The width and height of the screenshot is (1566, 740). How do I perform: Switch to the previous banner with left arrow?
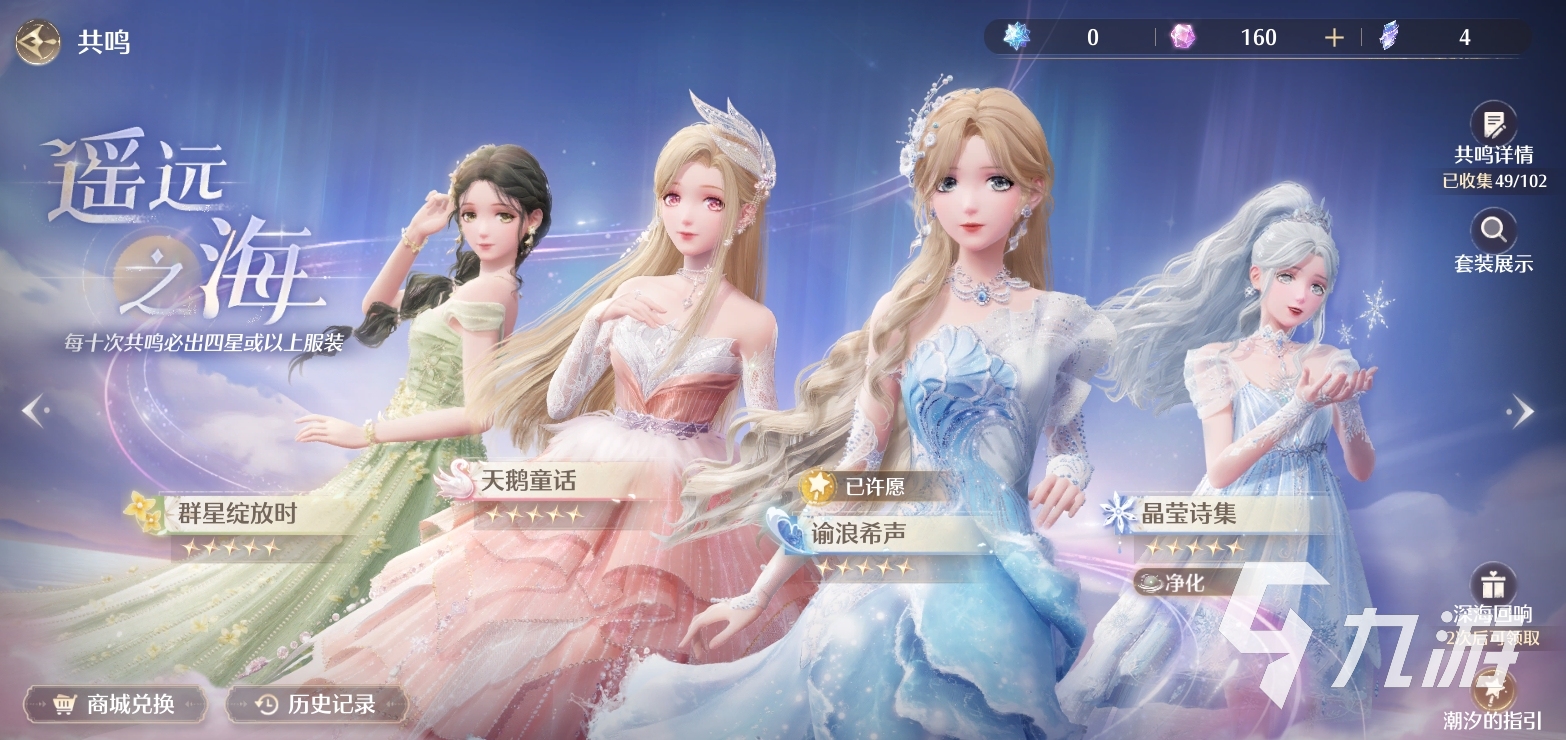33,409
